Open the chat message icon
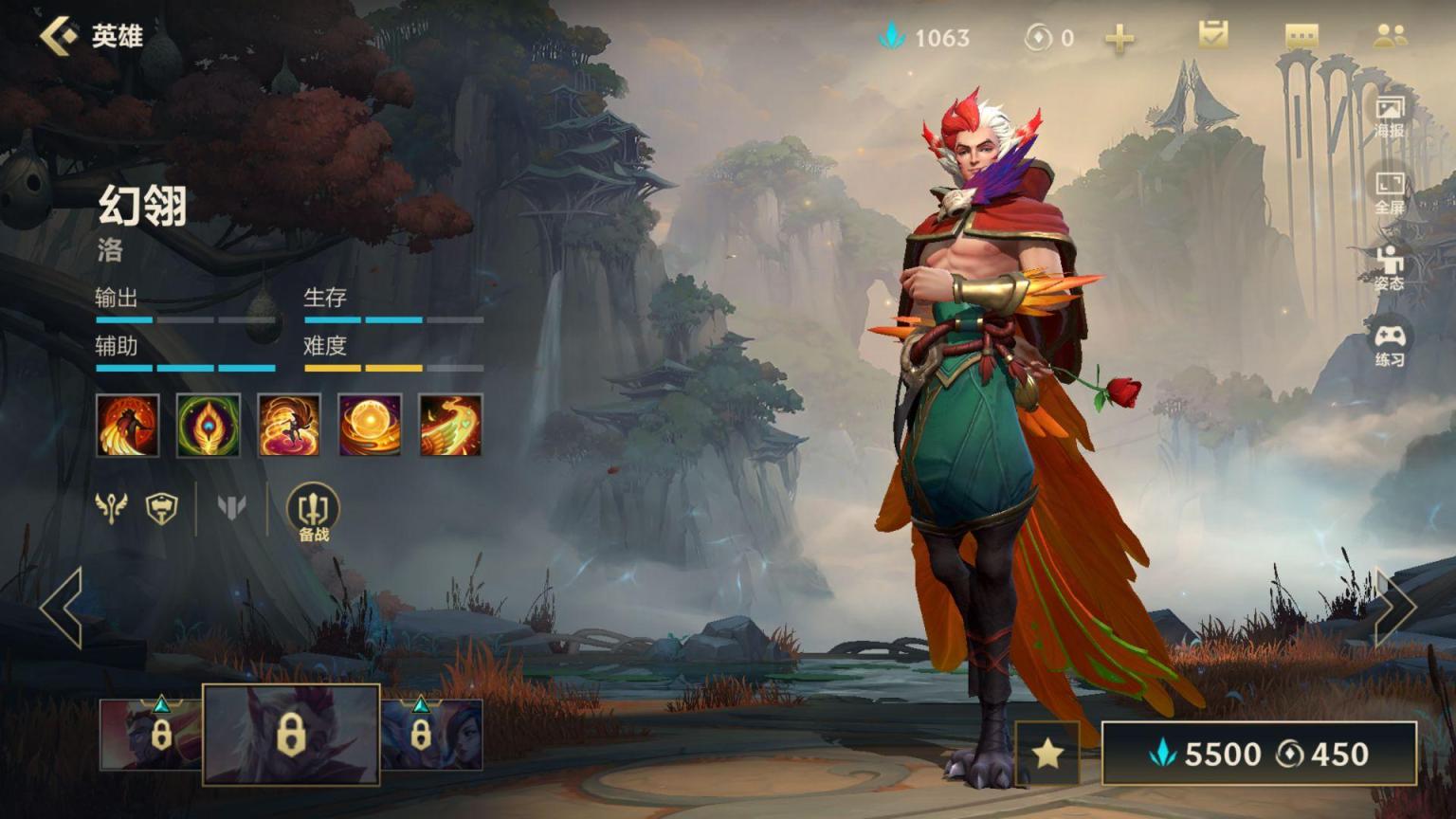This screenshot has height=819, width=1456. point(1301,37)
